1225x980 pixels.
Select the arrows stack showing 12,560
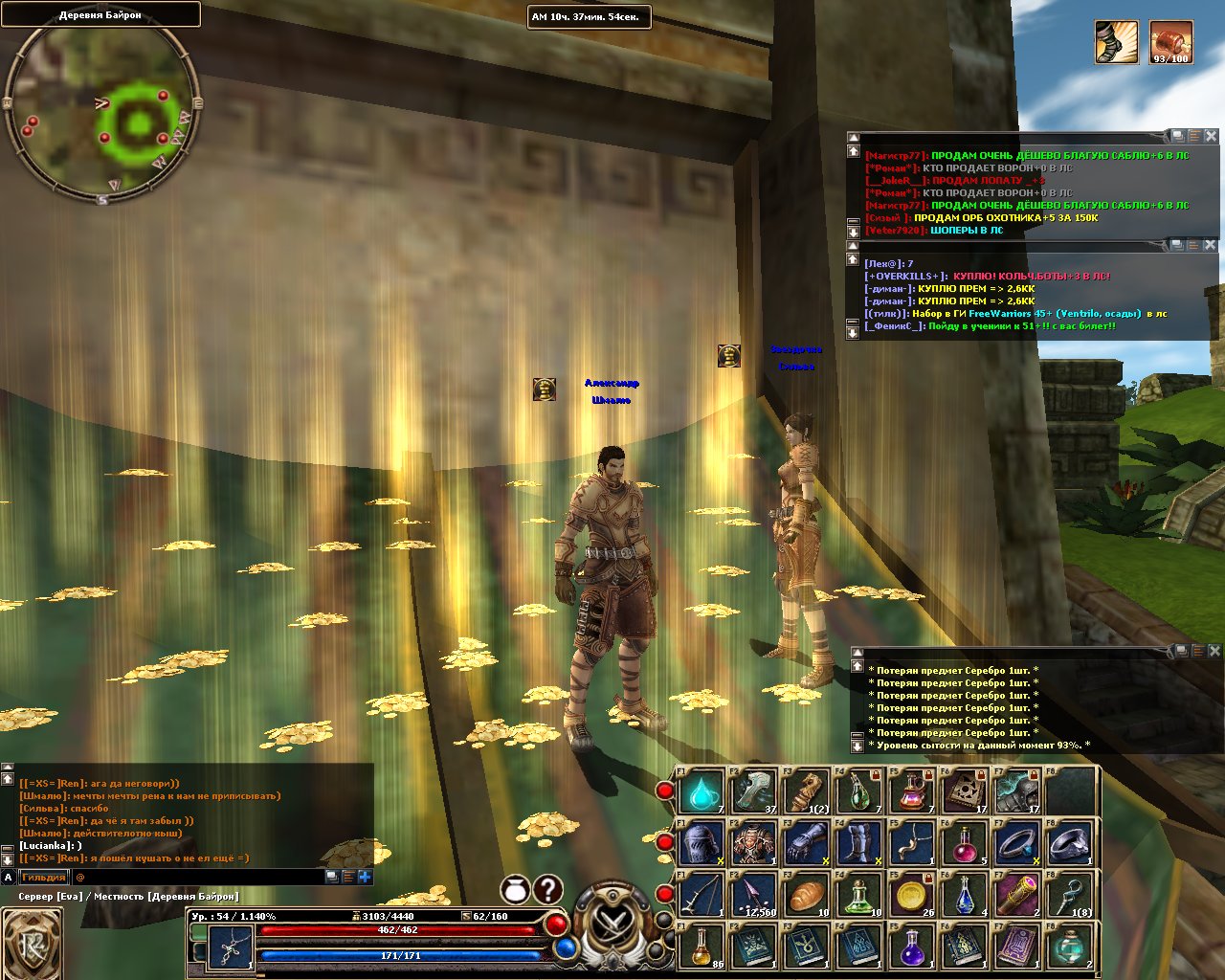pos(754,896)
